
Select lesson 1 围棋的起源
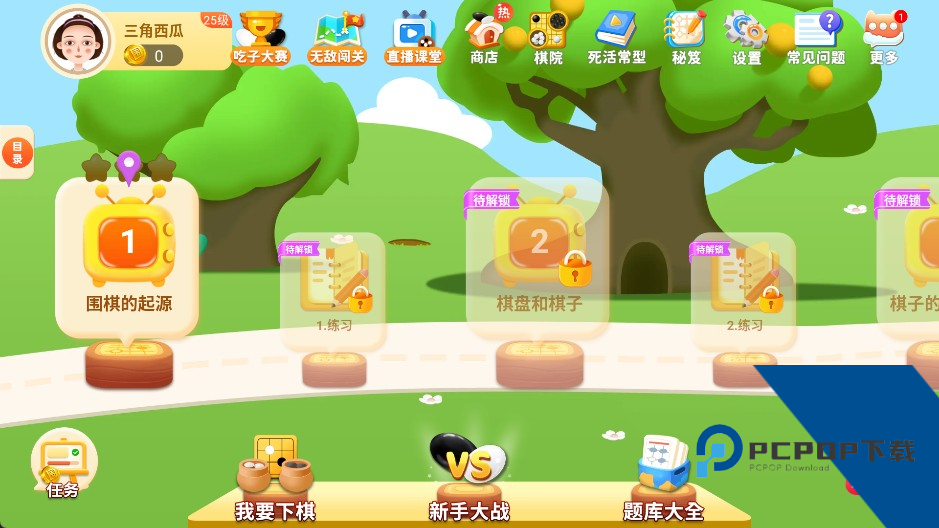128,256
